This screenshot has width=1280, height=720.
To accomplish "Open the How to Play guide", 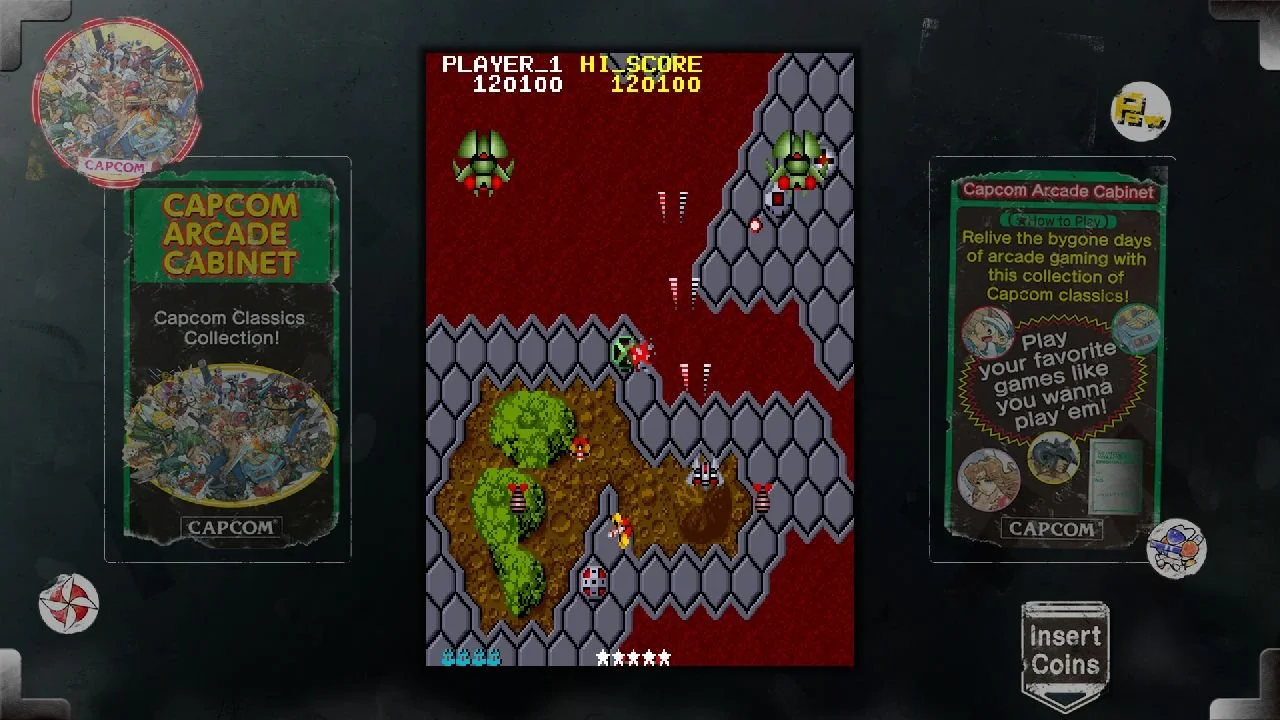I will coord(1057,219).
